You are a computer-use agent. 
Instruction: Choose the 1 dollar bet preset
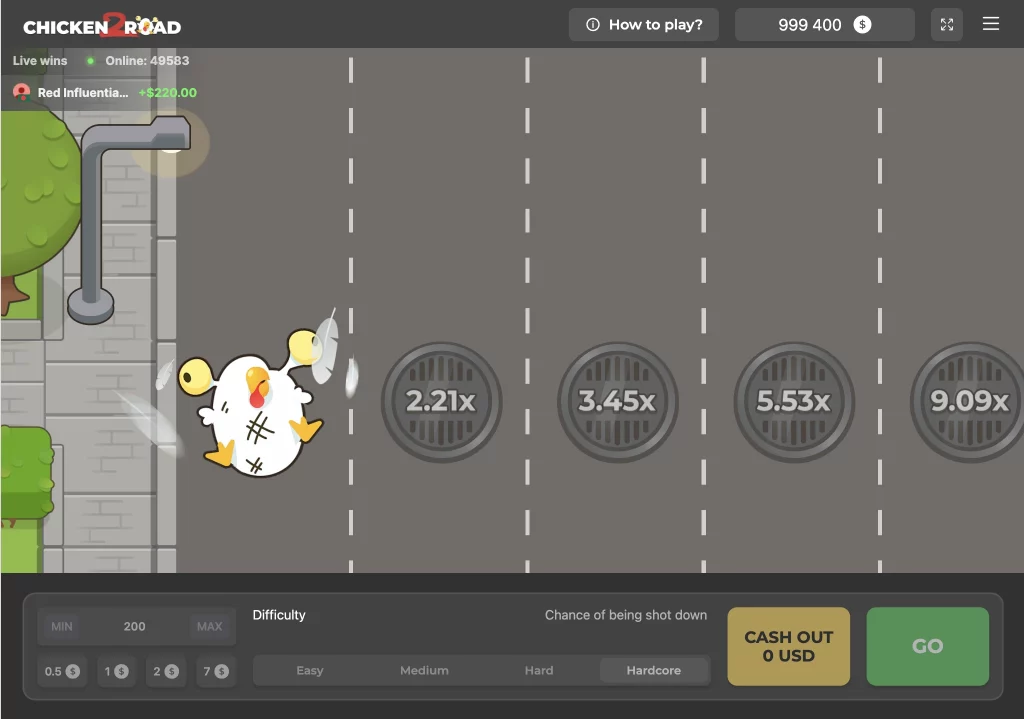click(x=116, y=671)
